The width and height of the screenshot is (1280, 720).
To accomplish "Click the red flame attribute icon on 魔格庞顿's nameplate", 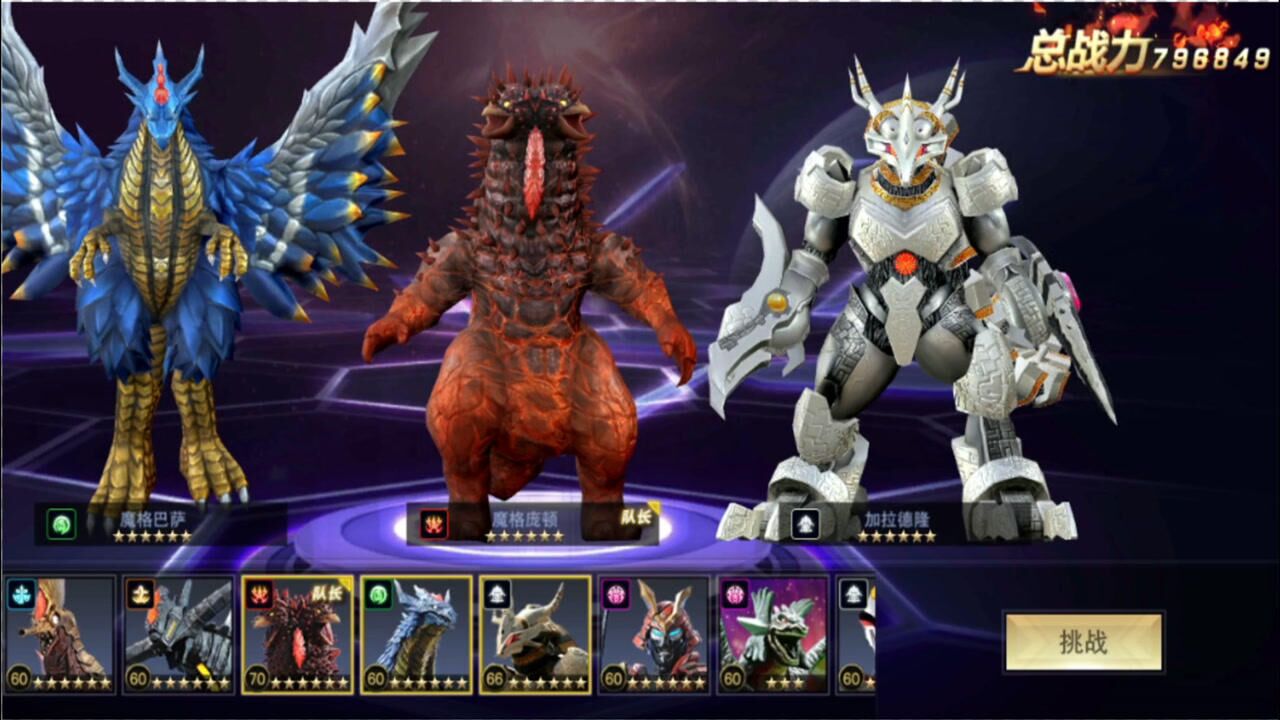I will [434, 525].
